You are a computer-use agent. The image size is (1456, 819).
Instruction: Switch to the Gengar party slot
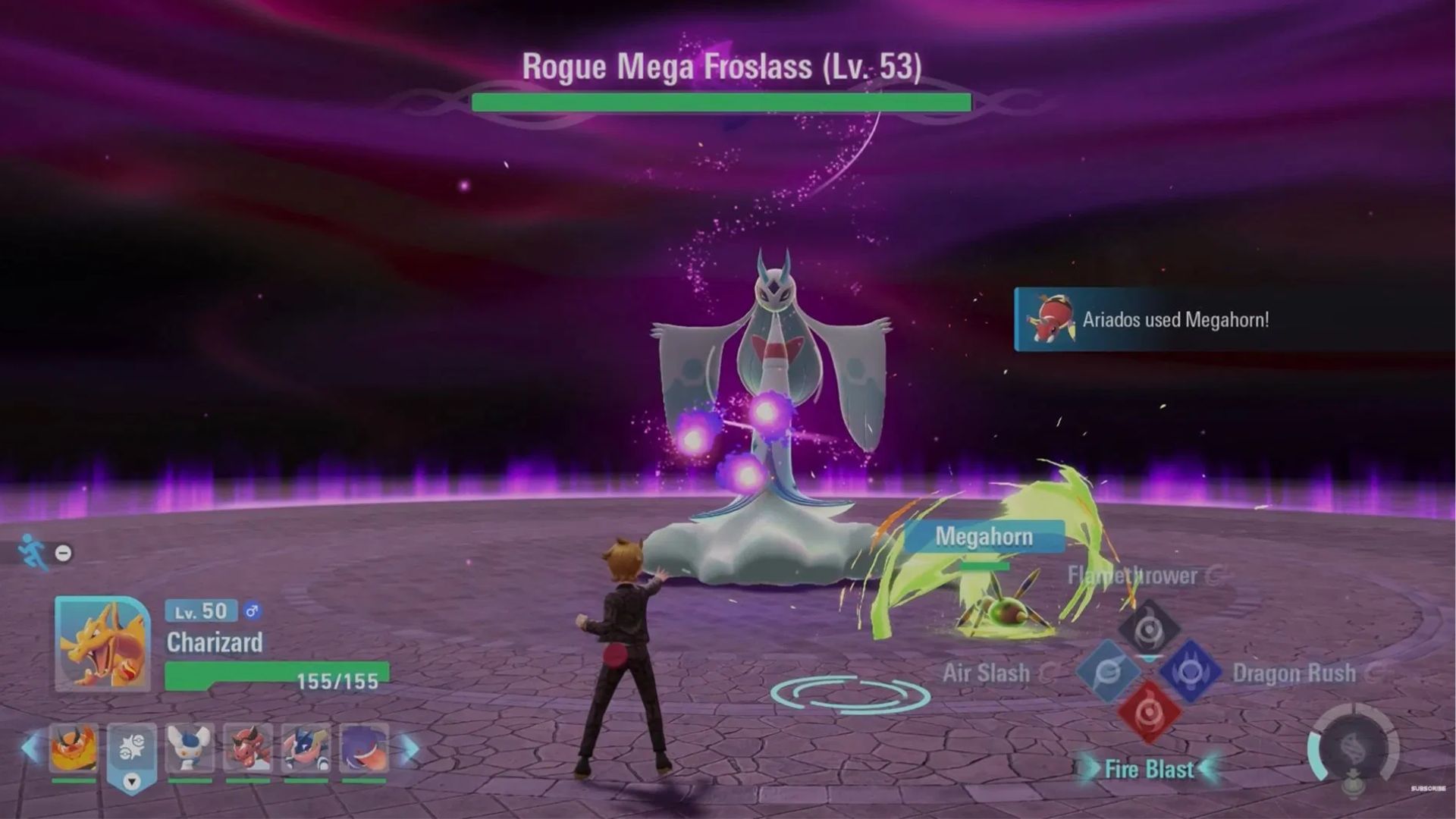pos(364,748)
